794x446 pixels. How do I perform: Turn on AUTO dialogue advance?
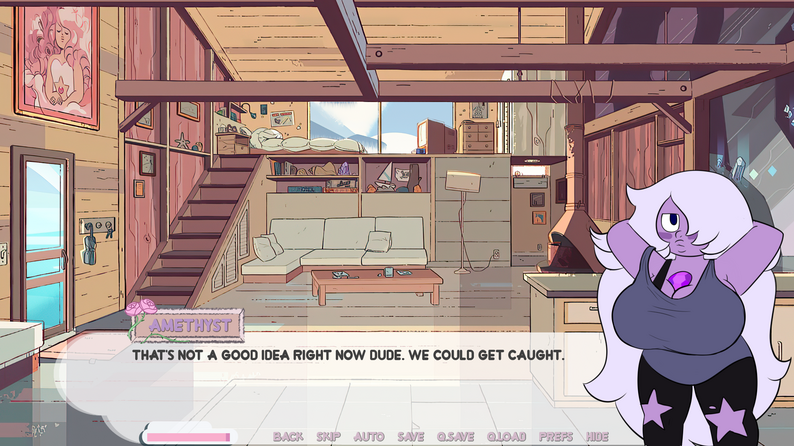click(369, 436)
